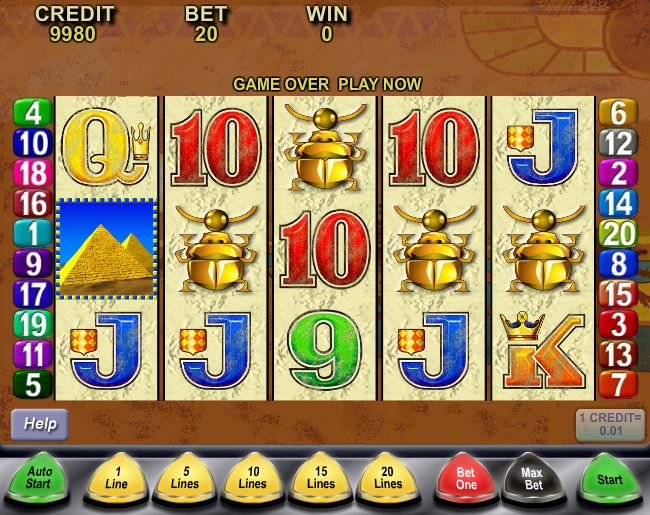Viewport: 650px width, 515px height.
Task: Start the spin with the green Start button
Action: pos(609,479)
